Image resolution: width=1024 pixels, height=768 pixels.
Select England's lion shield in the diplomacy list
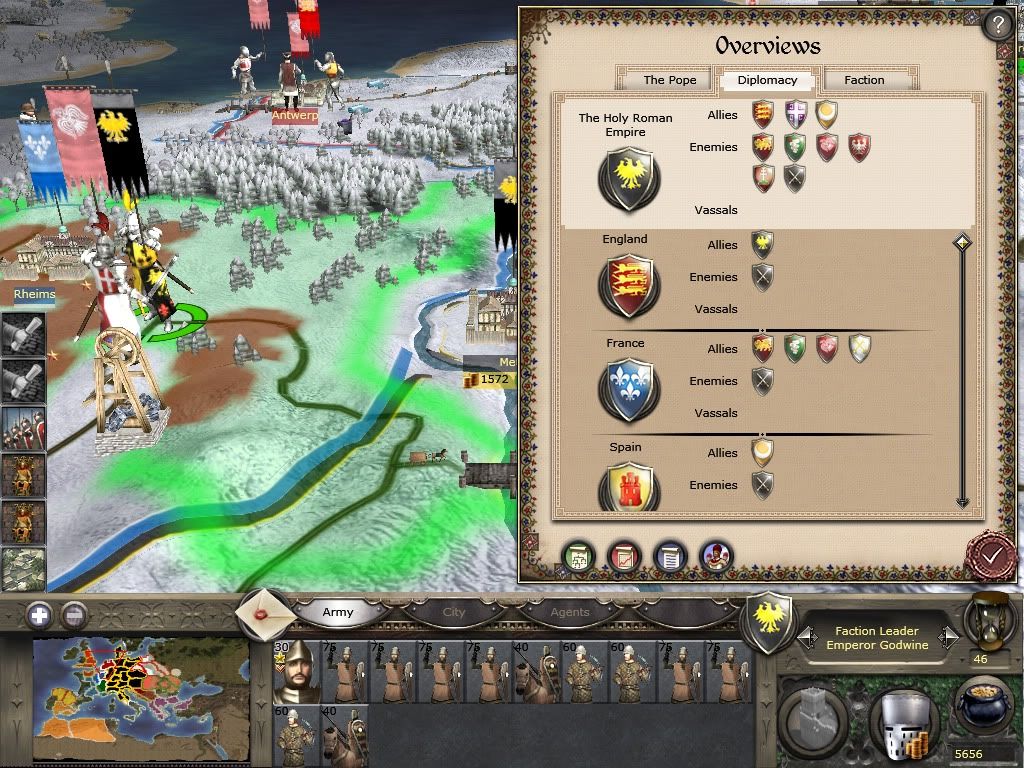click(628, 285)
